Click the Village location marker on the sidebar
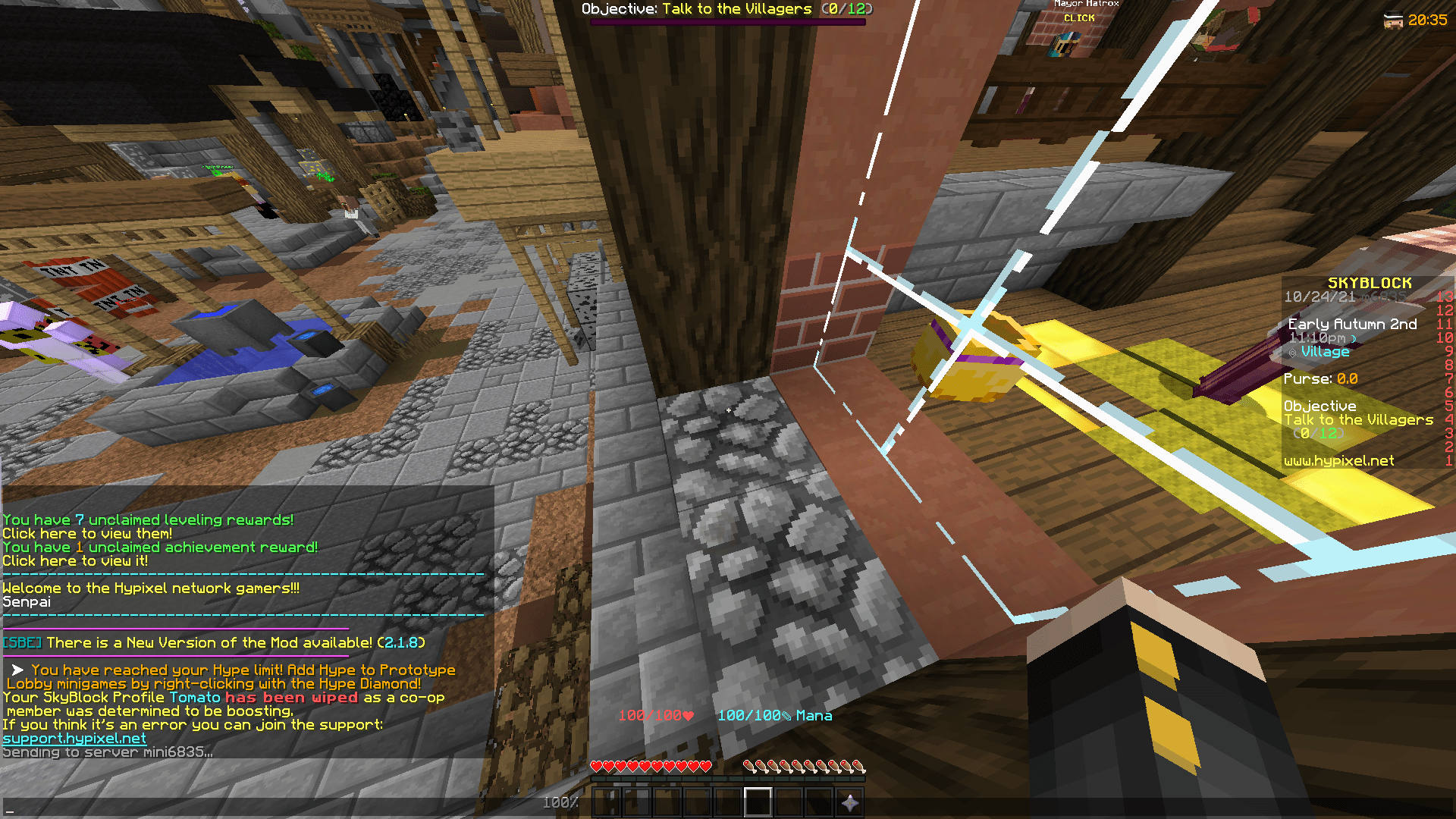Viewport: 1456px width, 819px height. [1324, 351]
